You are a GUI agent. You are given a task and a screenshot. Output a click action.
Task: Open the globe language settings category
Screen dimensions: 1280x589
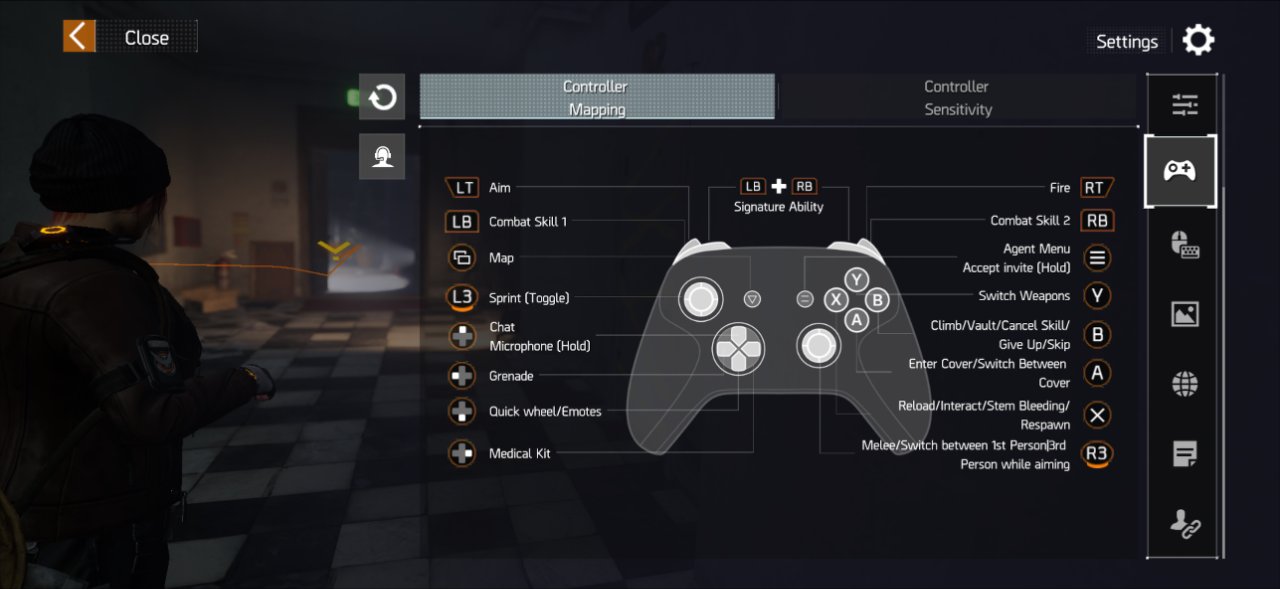pos(1185,384)
